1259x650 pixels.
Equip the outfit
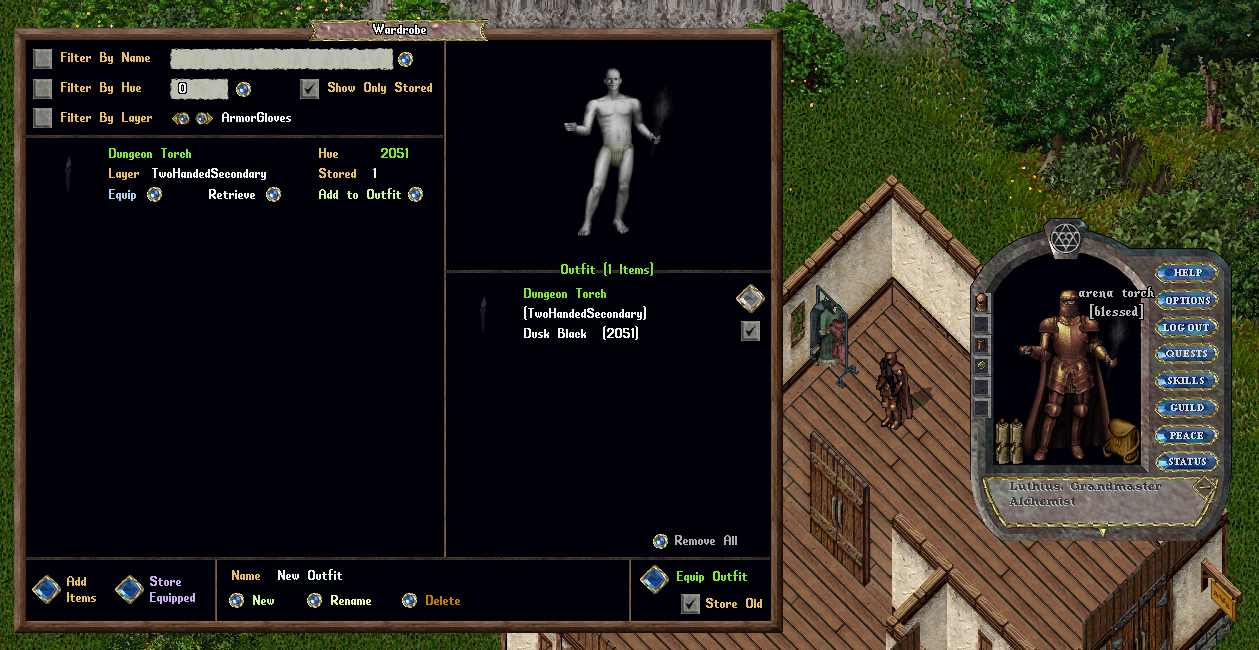654,579
